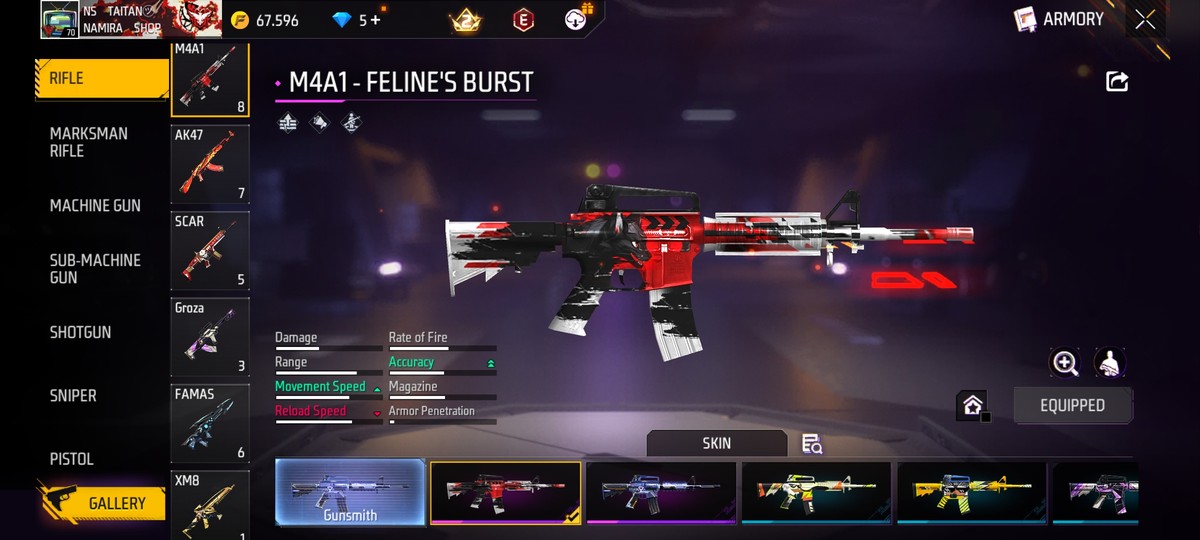Click the Equipped button
The image size is (1200, 540).
tap(1072, 405)
